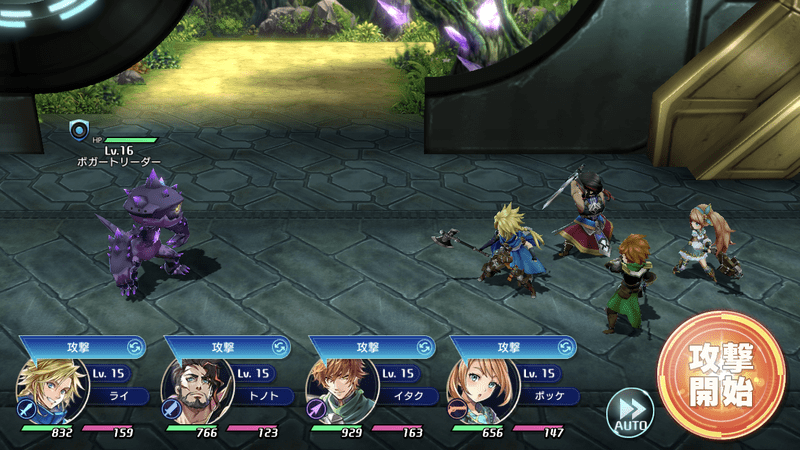Choose イタク's character portrait

(x=335, y=393)
